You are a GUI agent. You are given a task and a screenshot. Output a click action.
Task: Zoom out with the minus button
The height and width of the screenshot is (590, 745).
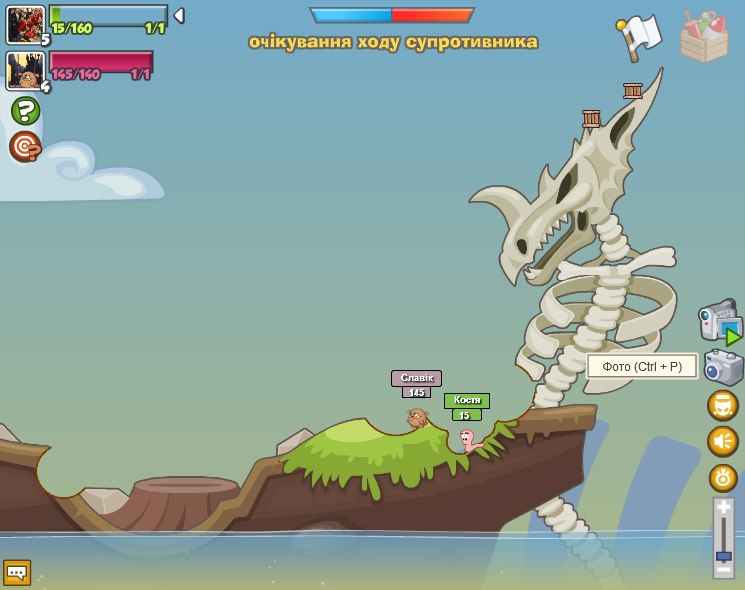click(x=723, y=569)
